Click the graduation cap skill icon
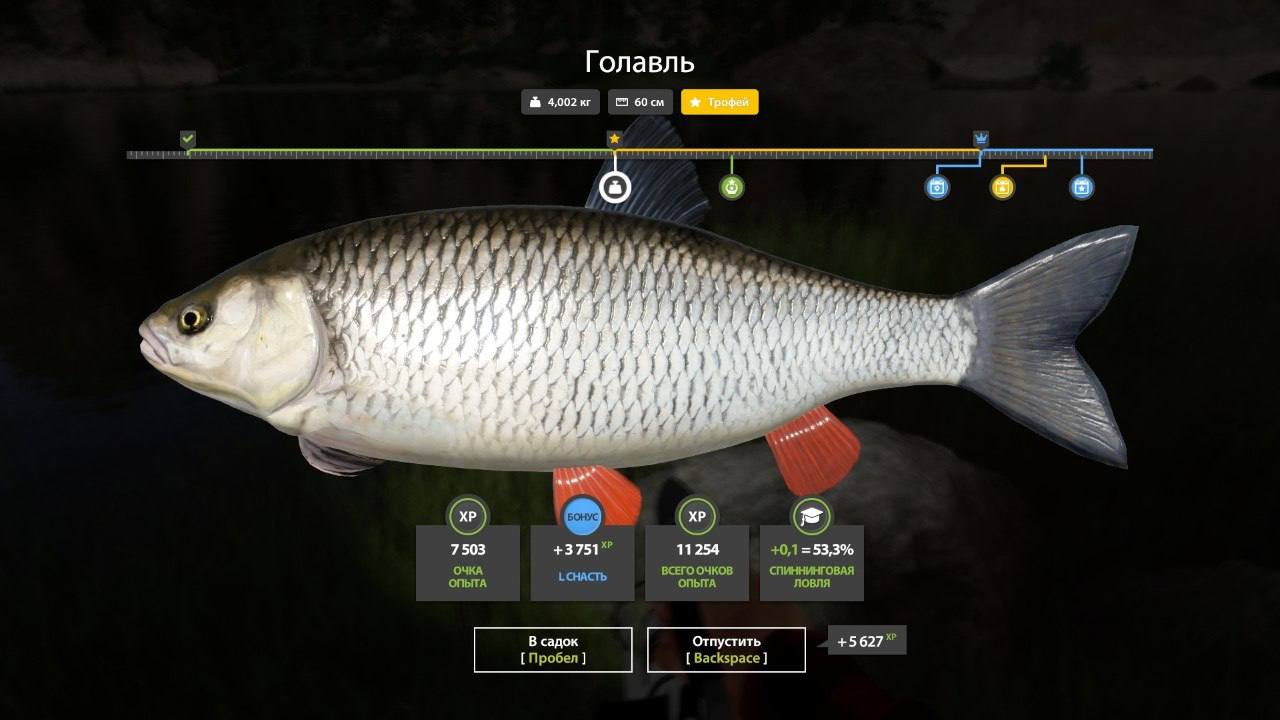This screenshot has width=1280, height=720. pos(812,516)
